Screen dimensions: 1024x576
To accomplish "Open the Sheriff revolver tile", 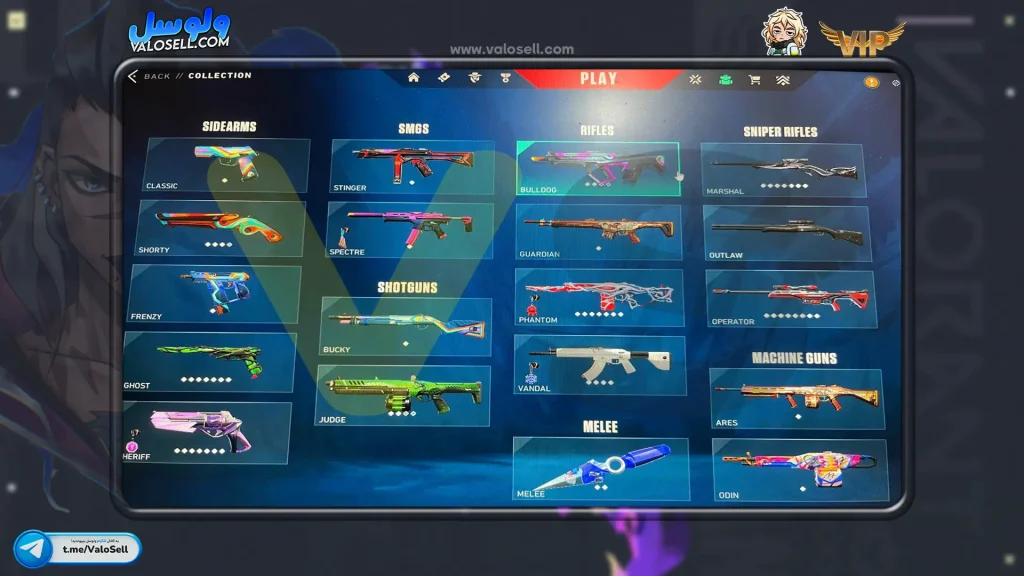I will (207, 432).
